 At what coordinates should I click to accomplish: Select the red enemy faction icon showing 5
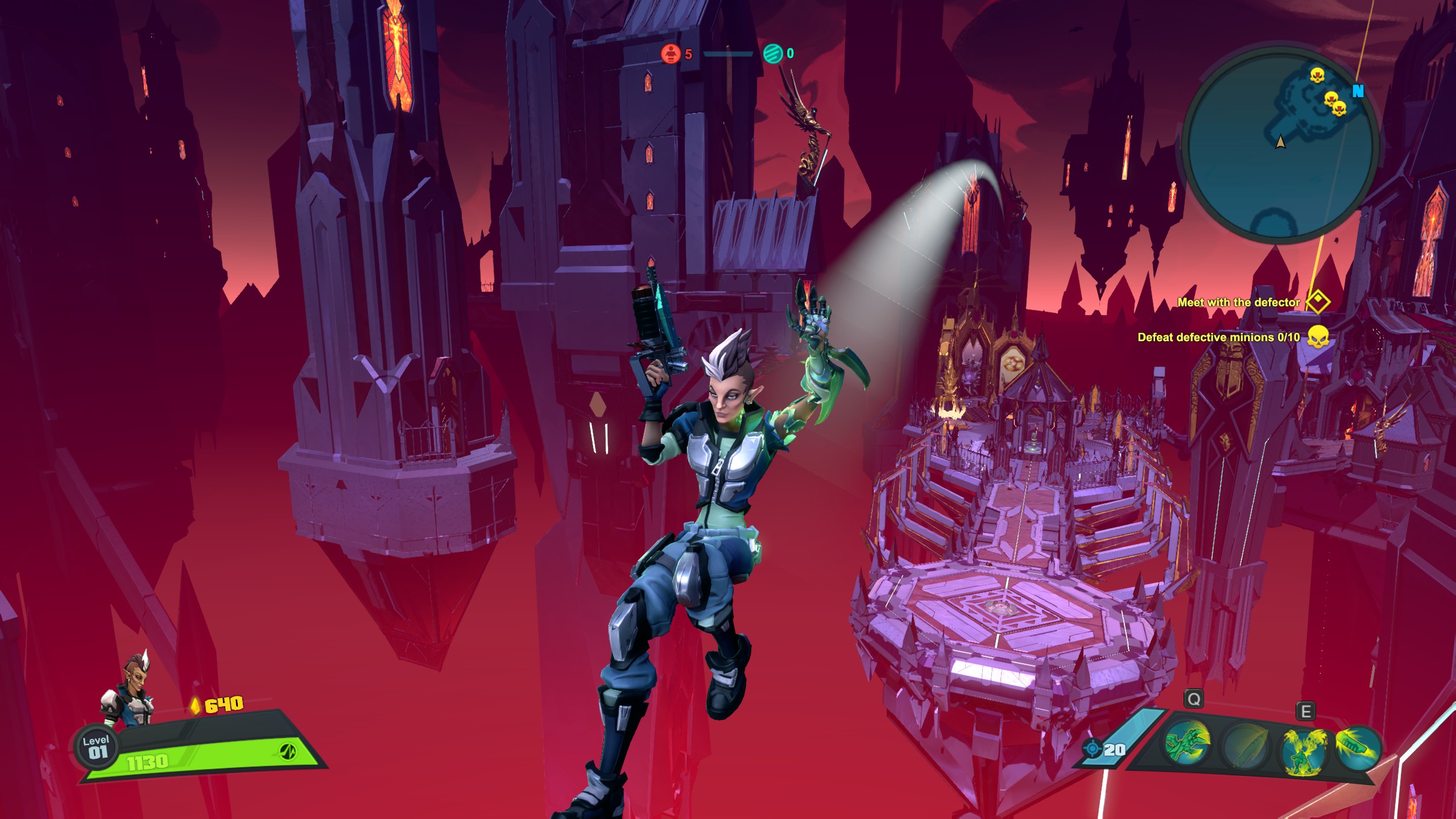click(x=670, y=54)
